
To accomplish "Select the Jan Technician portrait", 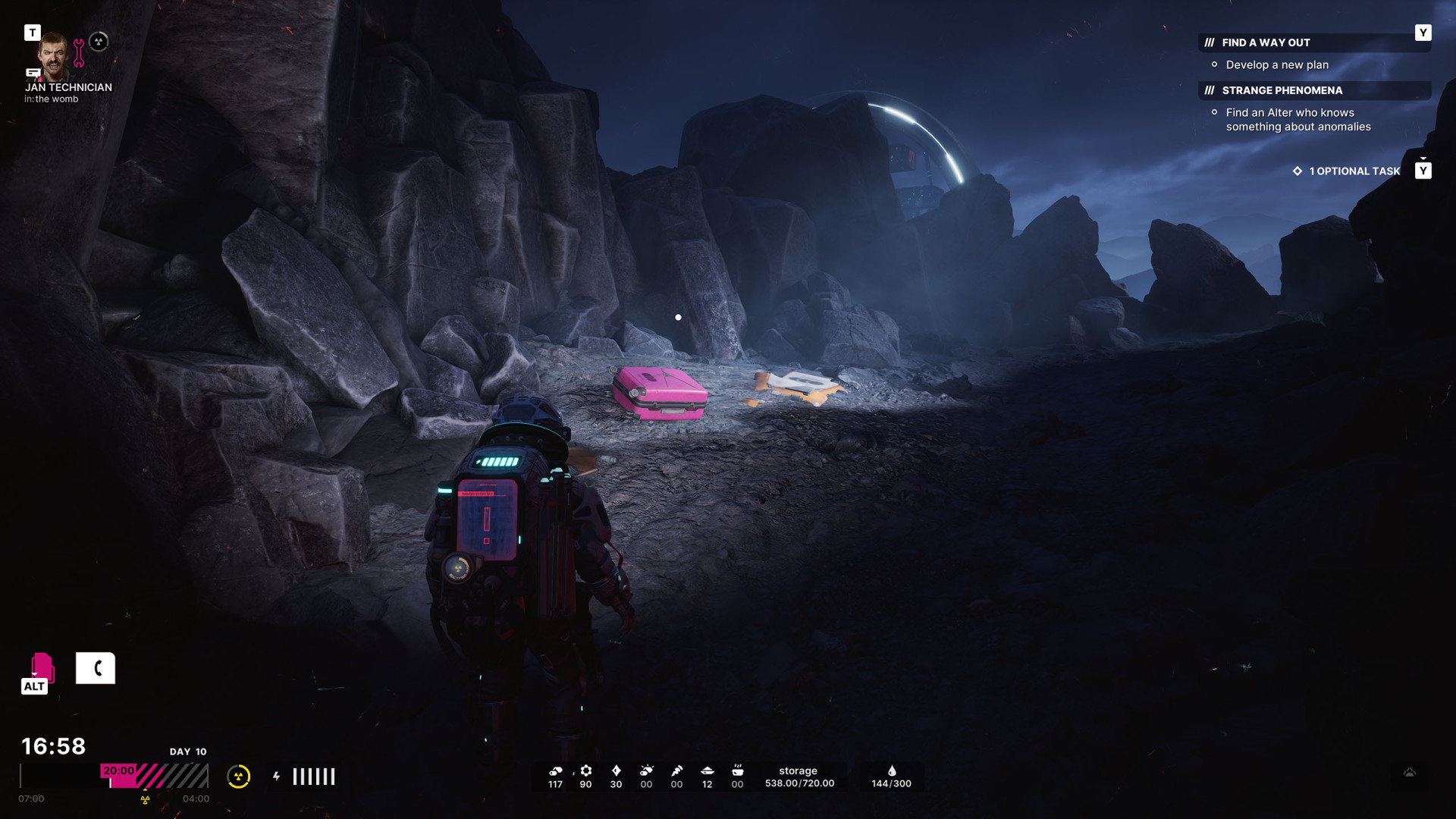I will [53, 55].
